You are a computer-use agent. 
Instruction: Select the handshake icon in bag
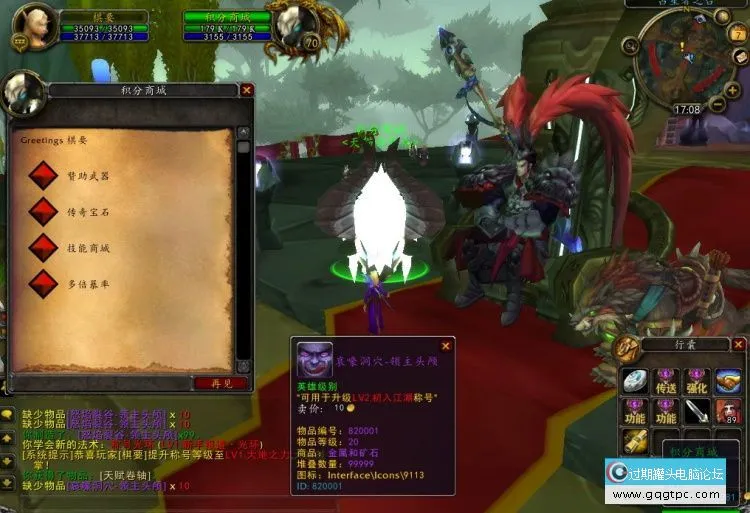click(x=729, y=381)
